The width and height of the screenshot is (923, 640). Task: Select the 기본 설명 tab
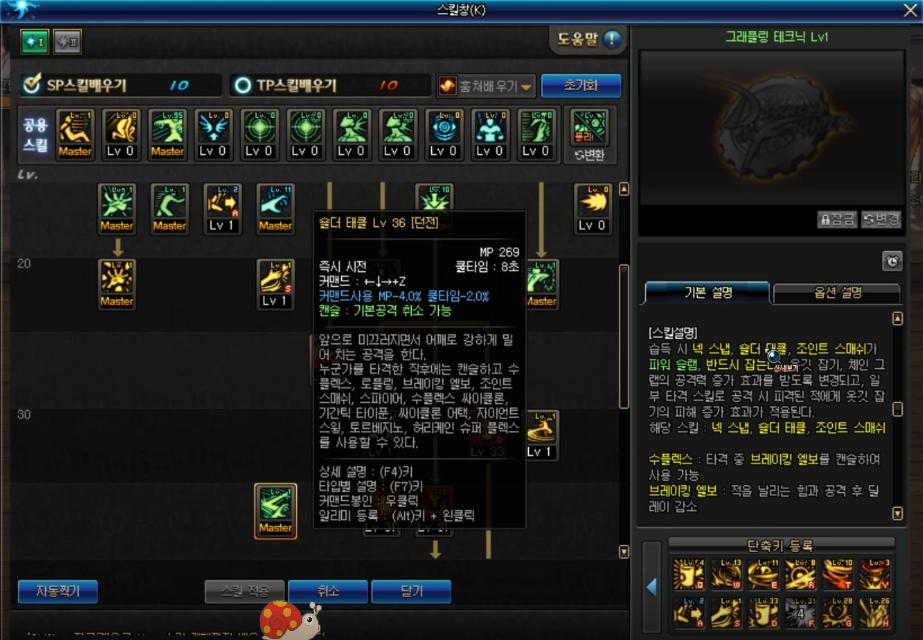pos(708,292)
